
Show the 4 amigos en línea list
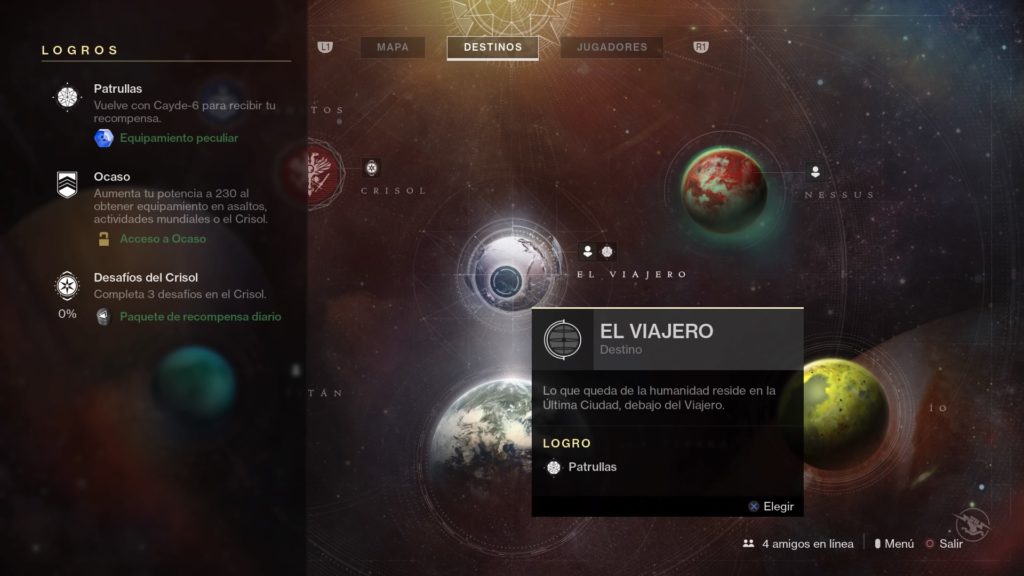[798, 544]
